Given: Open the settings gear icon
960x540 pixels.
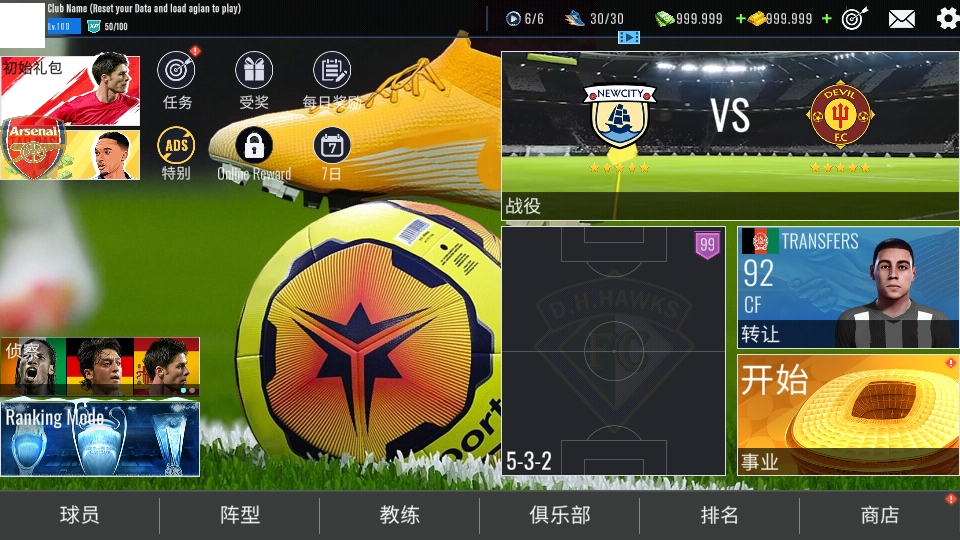Looking at the screenshot, I should tap(947, 18).
